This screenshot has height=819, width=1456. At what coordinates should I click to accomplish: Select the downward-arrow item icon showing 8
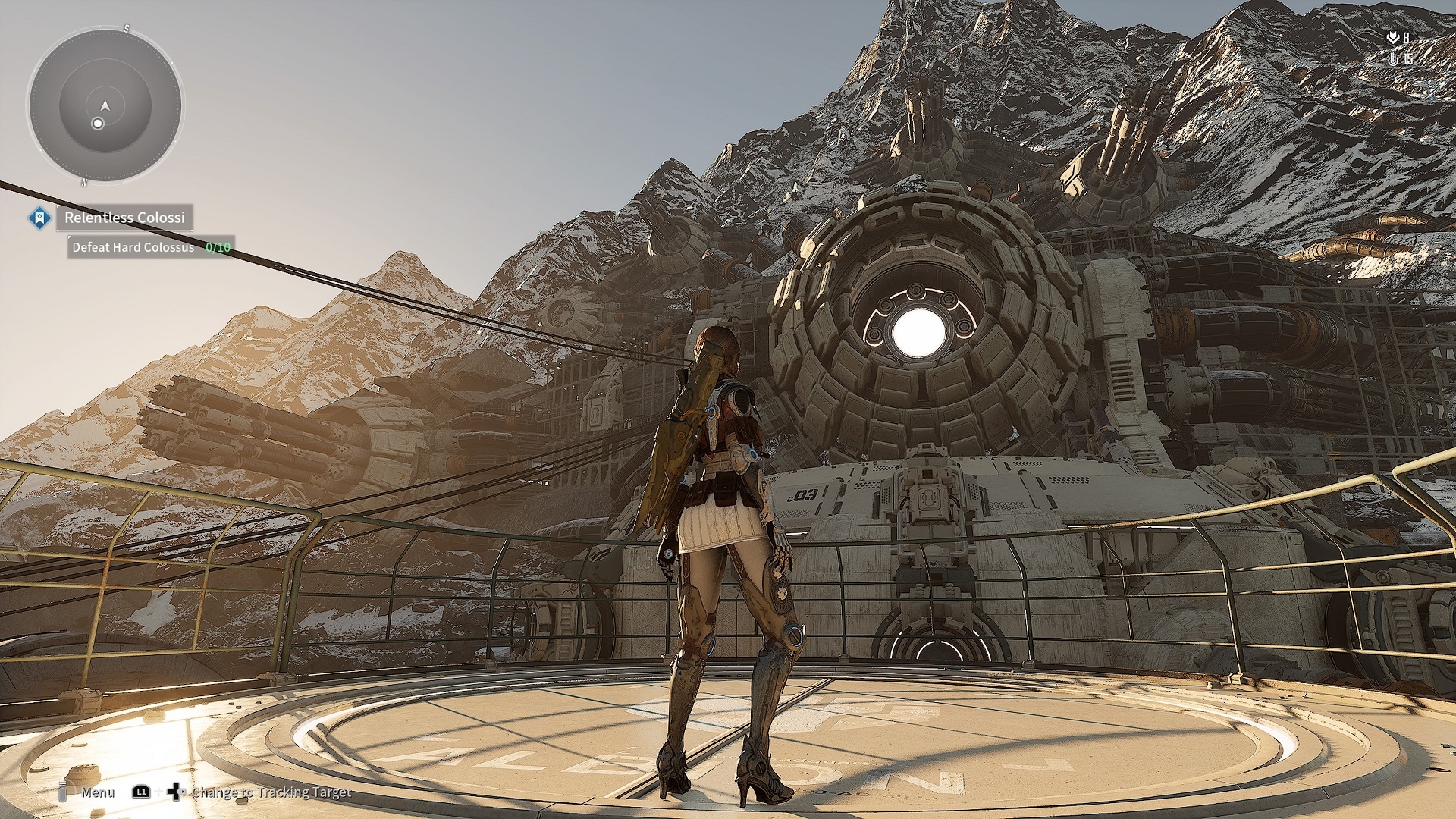click(x=1398, y=36)
